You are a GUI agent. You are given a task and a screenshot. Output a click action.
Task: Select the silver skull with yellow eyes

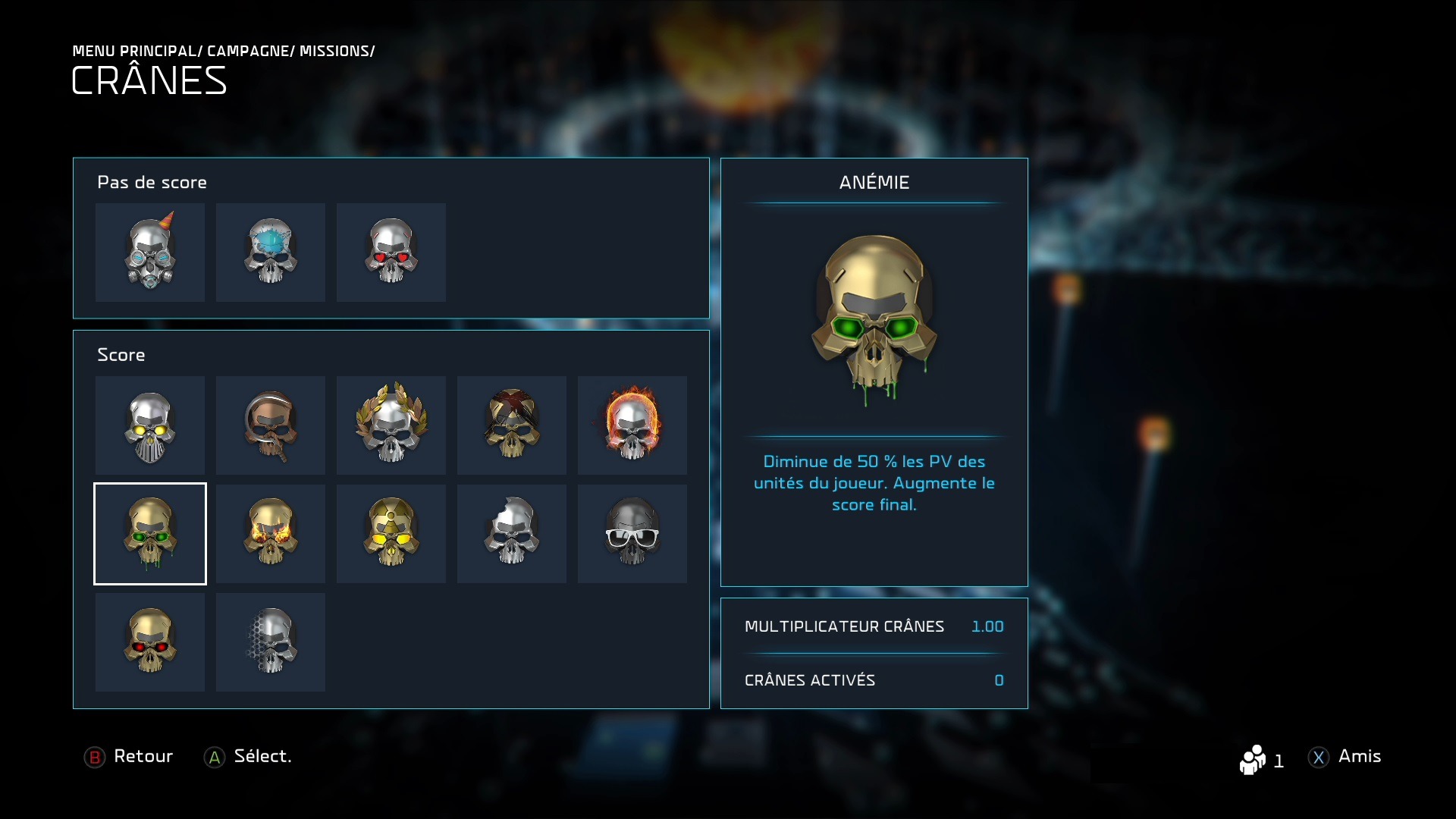[150, 425]
